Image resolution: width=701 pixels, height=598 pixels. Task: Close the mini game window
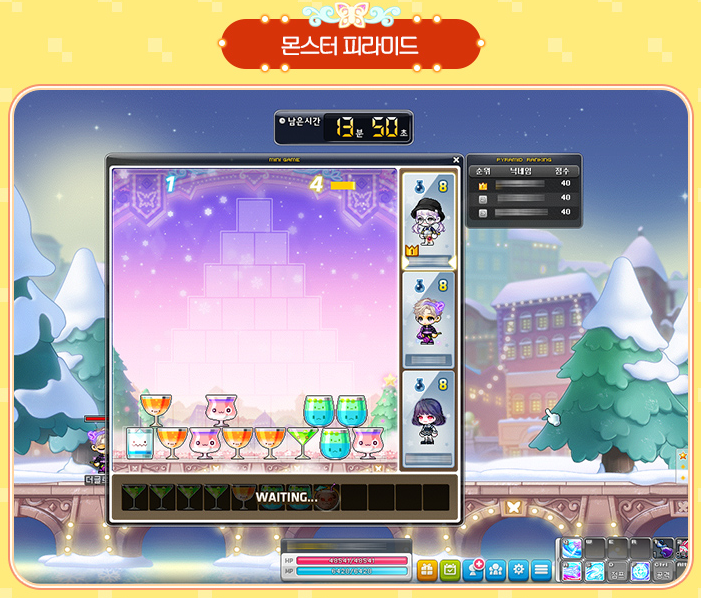(456, 160)
